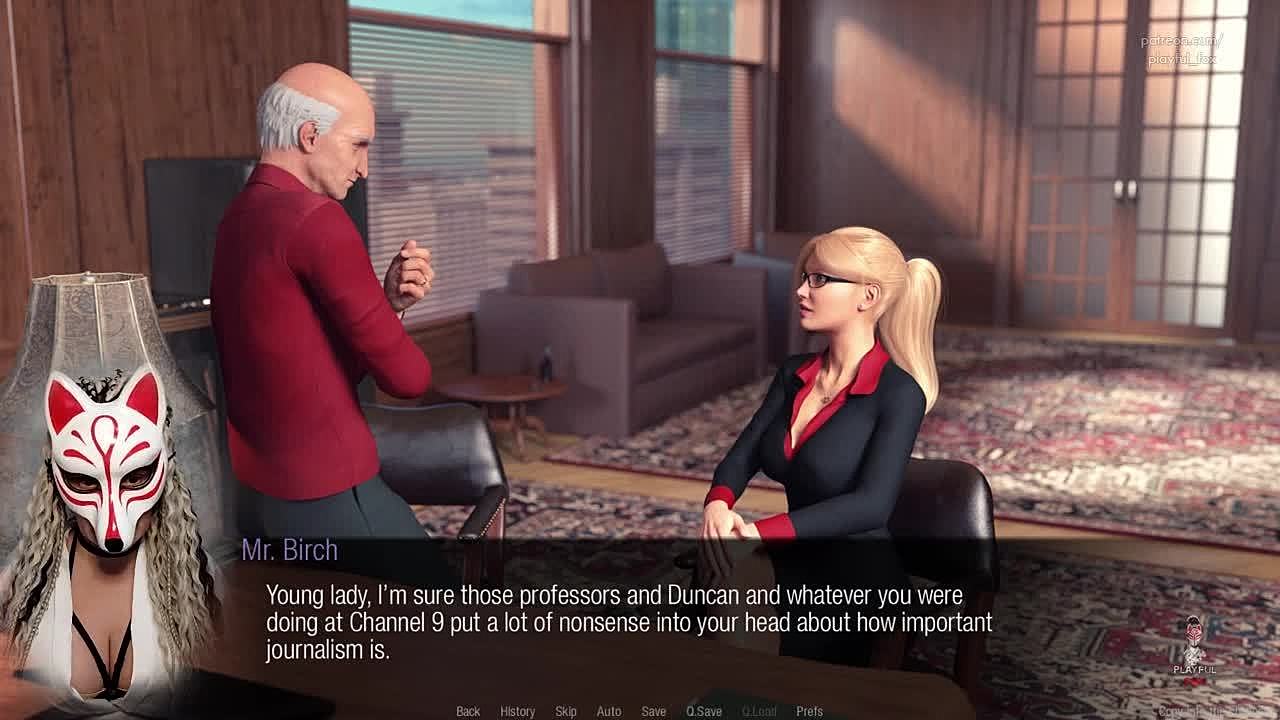This screenshot has width=1280, height=720.
Task: Enable Auto dialogue advance
Action: coord(609,711)
